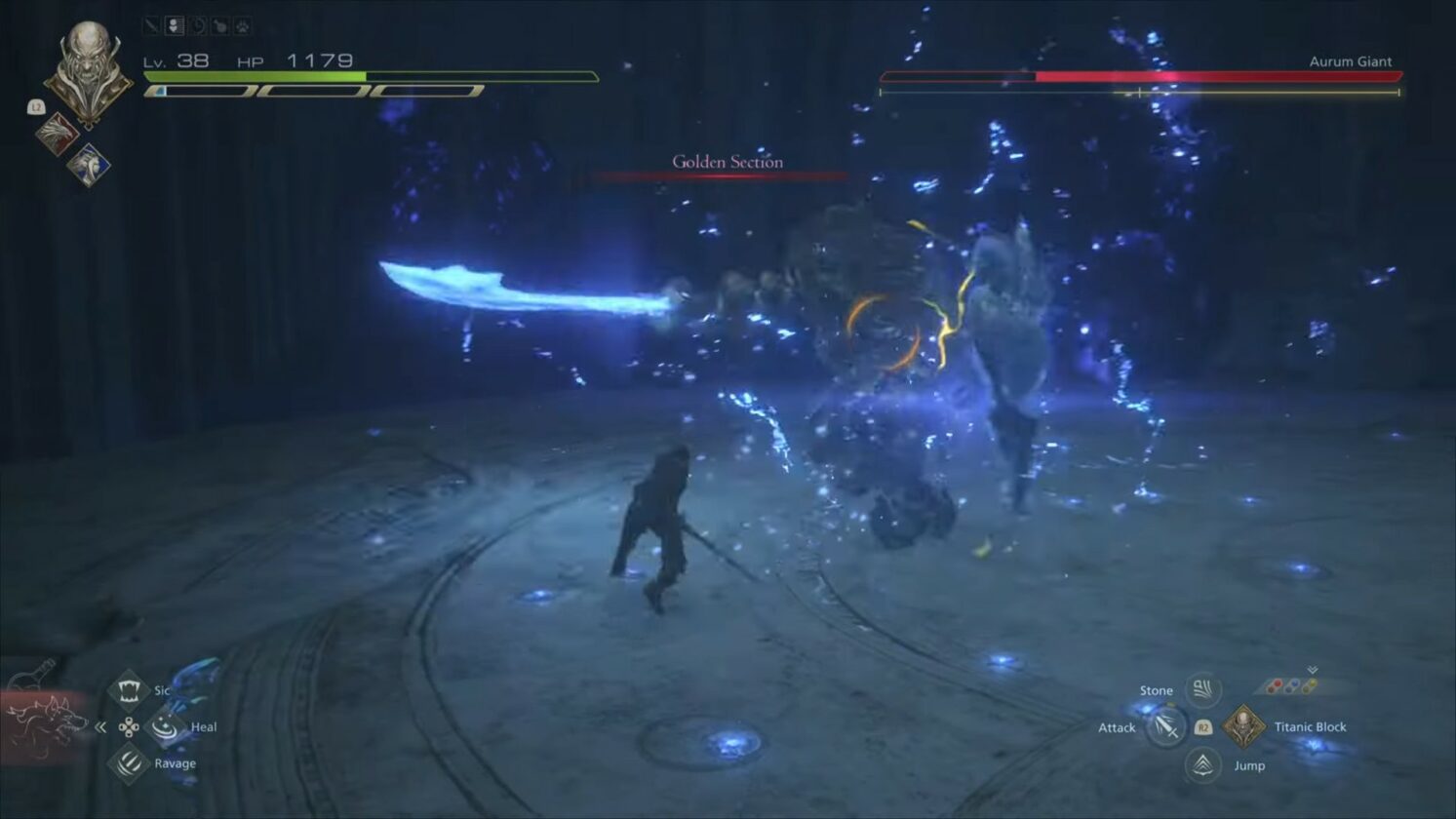Select the Stone spell icon
Image resolution: width=1456 pixels, height=819 pixels.
pos(1203,689)
